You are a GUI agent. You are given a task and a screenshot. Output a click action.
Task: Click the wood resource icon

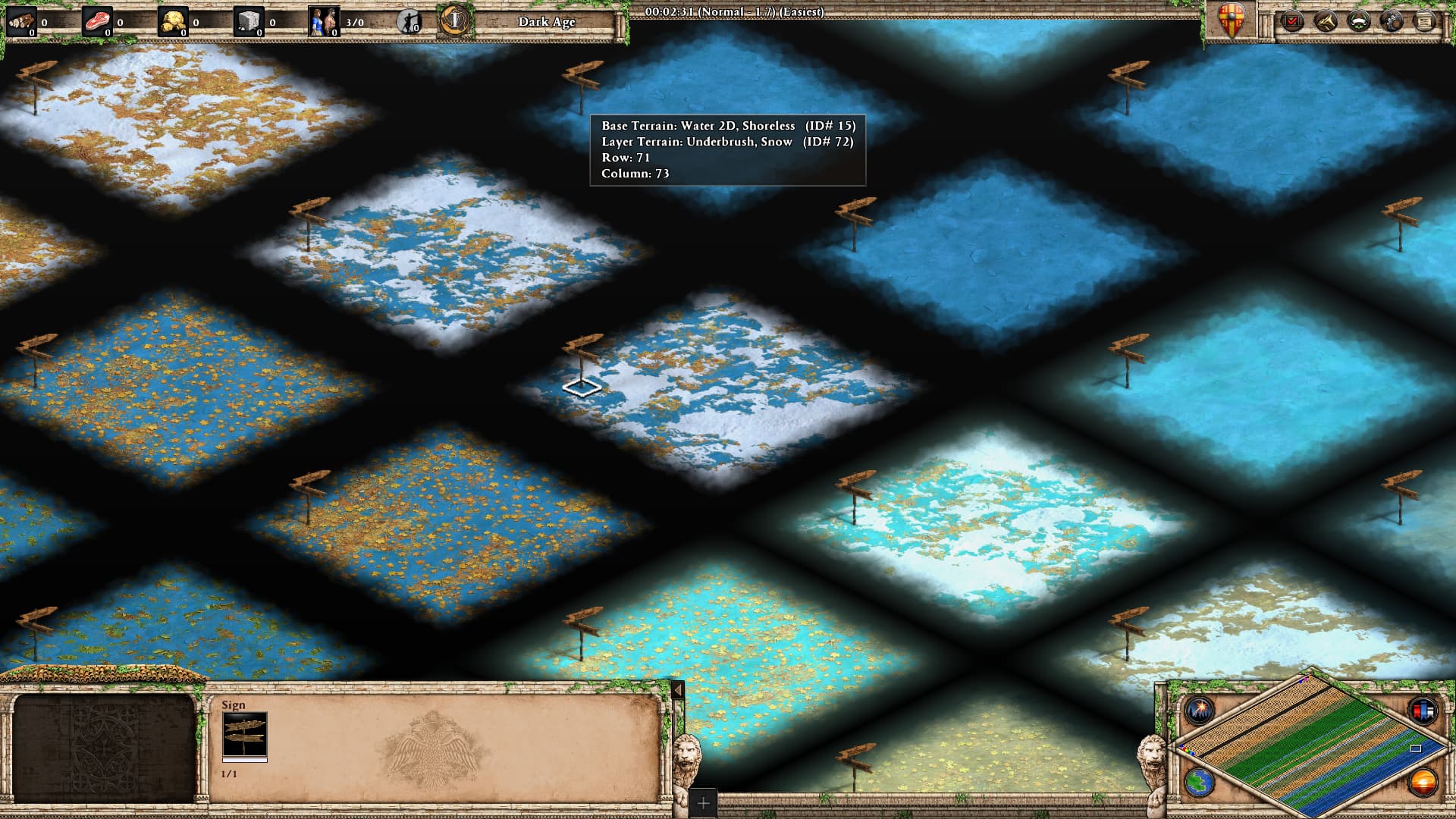pos(21,22)
